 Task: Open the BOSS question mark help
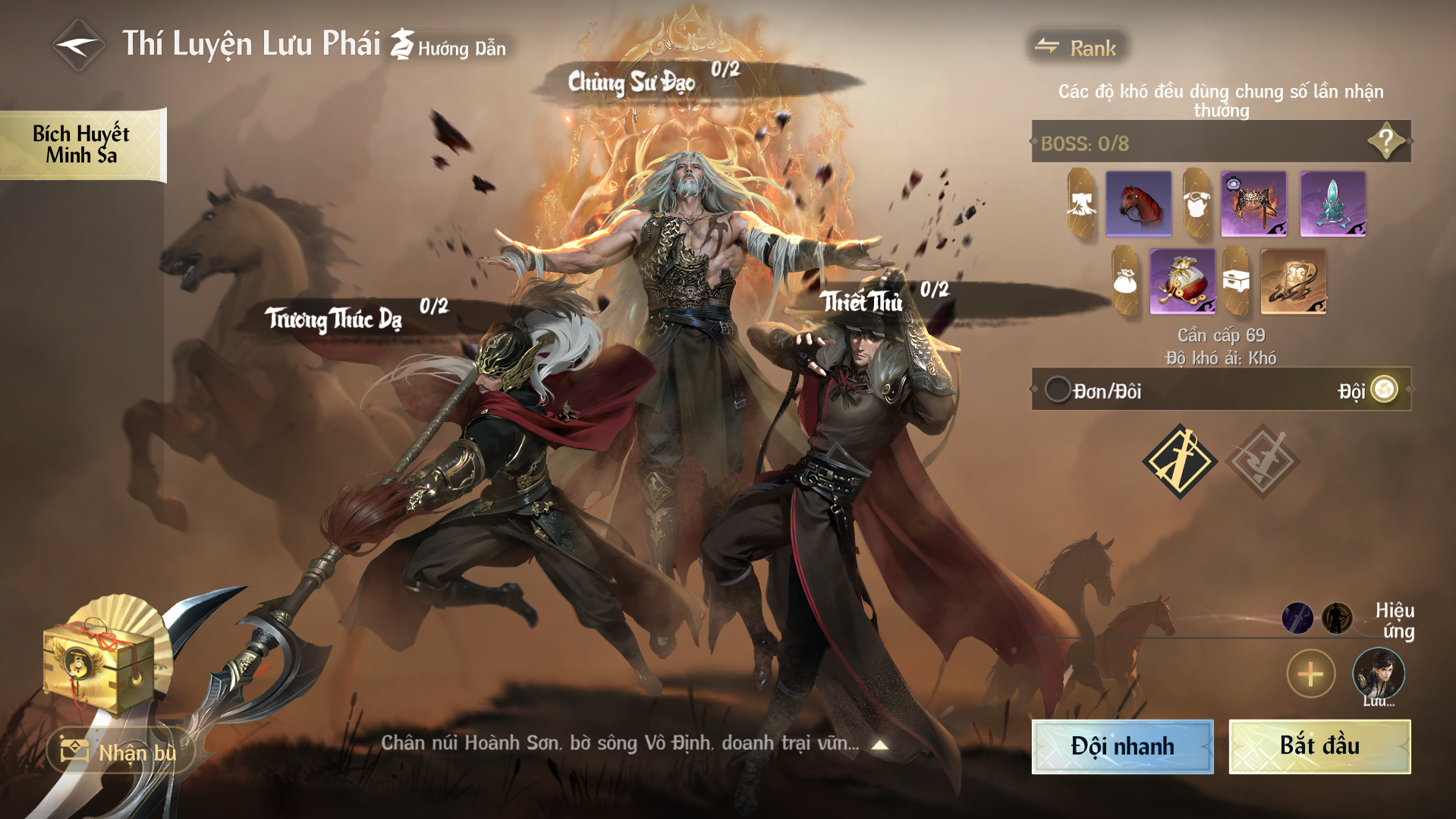click(1385, 141)
